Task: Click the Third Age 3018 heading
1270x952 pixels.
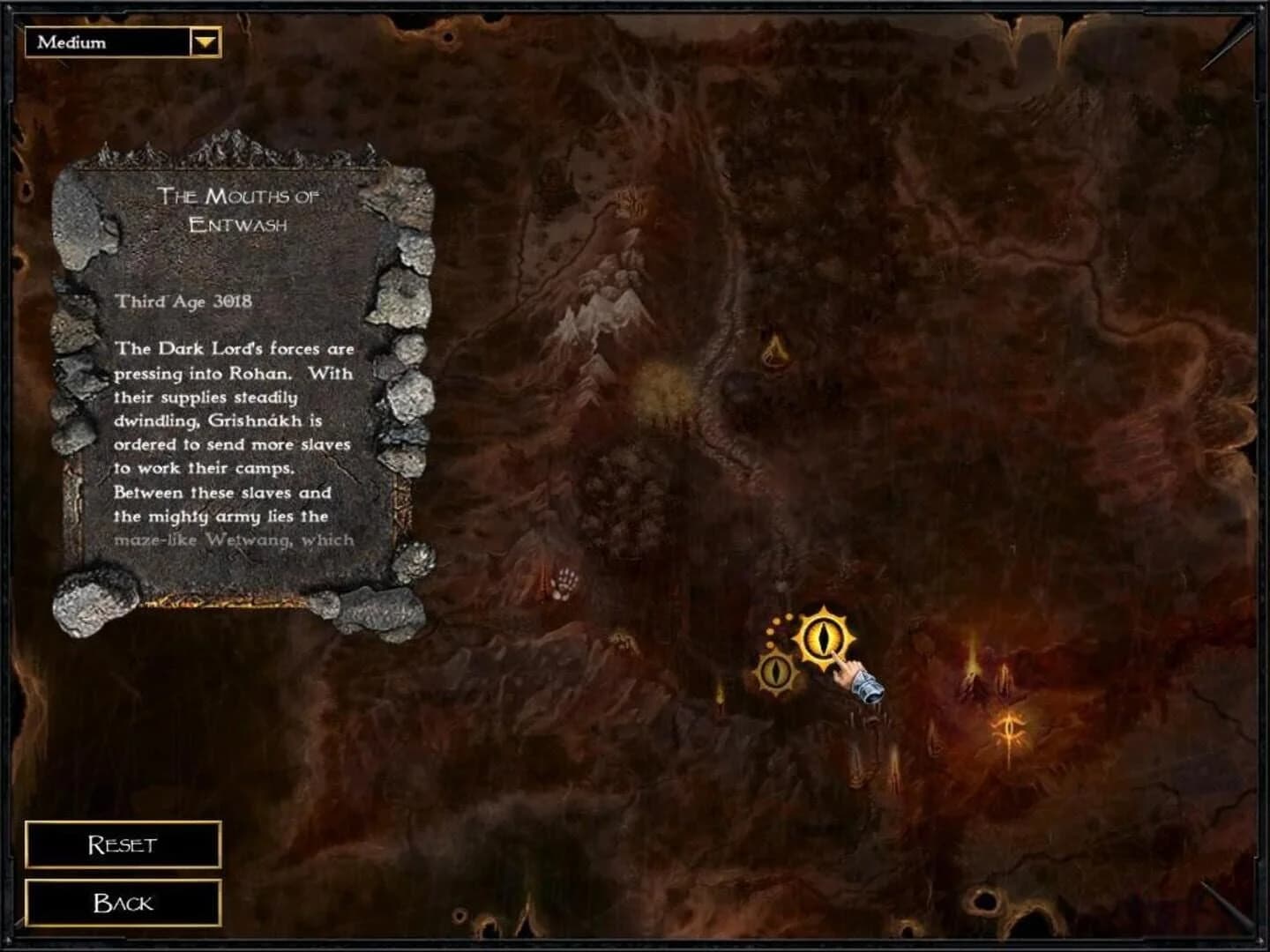Action: click(x=184, y=301)
